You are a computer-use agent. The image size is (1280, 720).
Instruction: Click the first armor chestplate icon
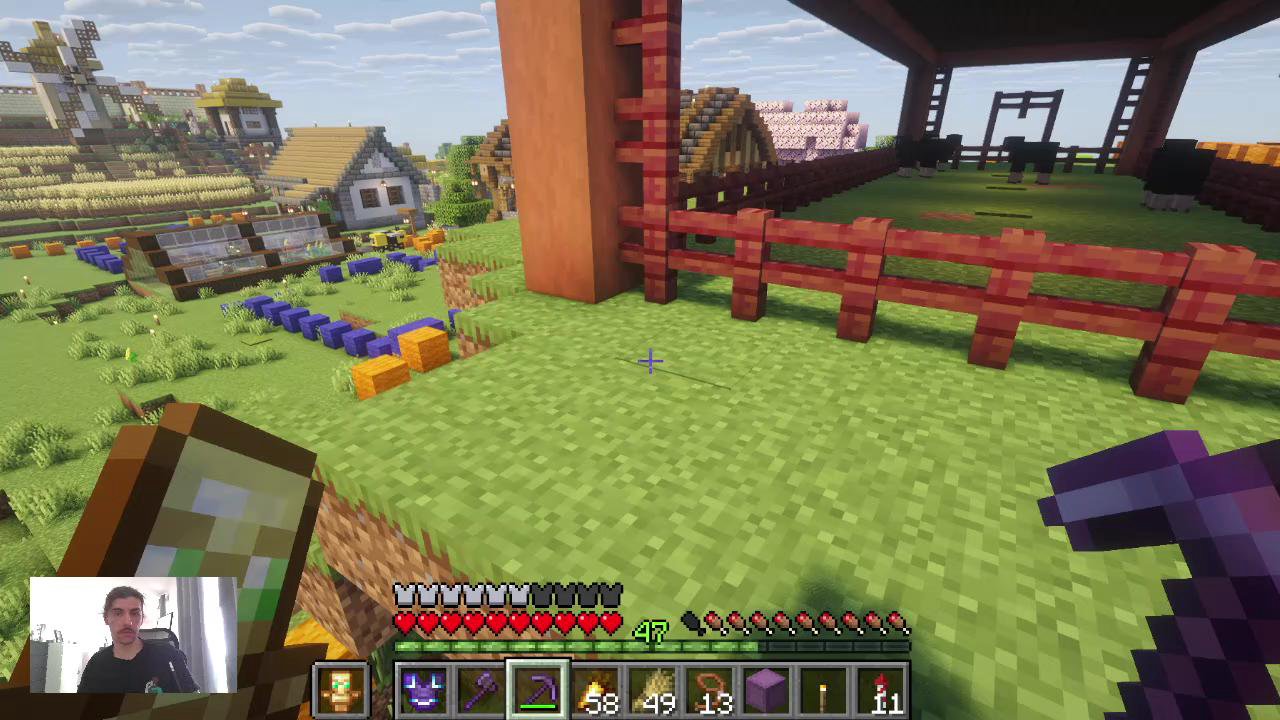[x=404, y=593]
